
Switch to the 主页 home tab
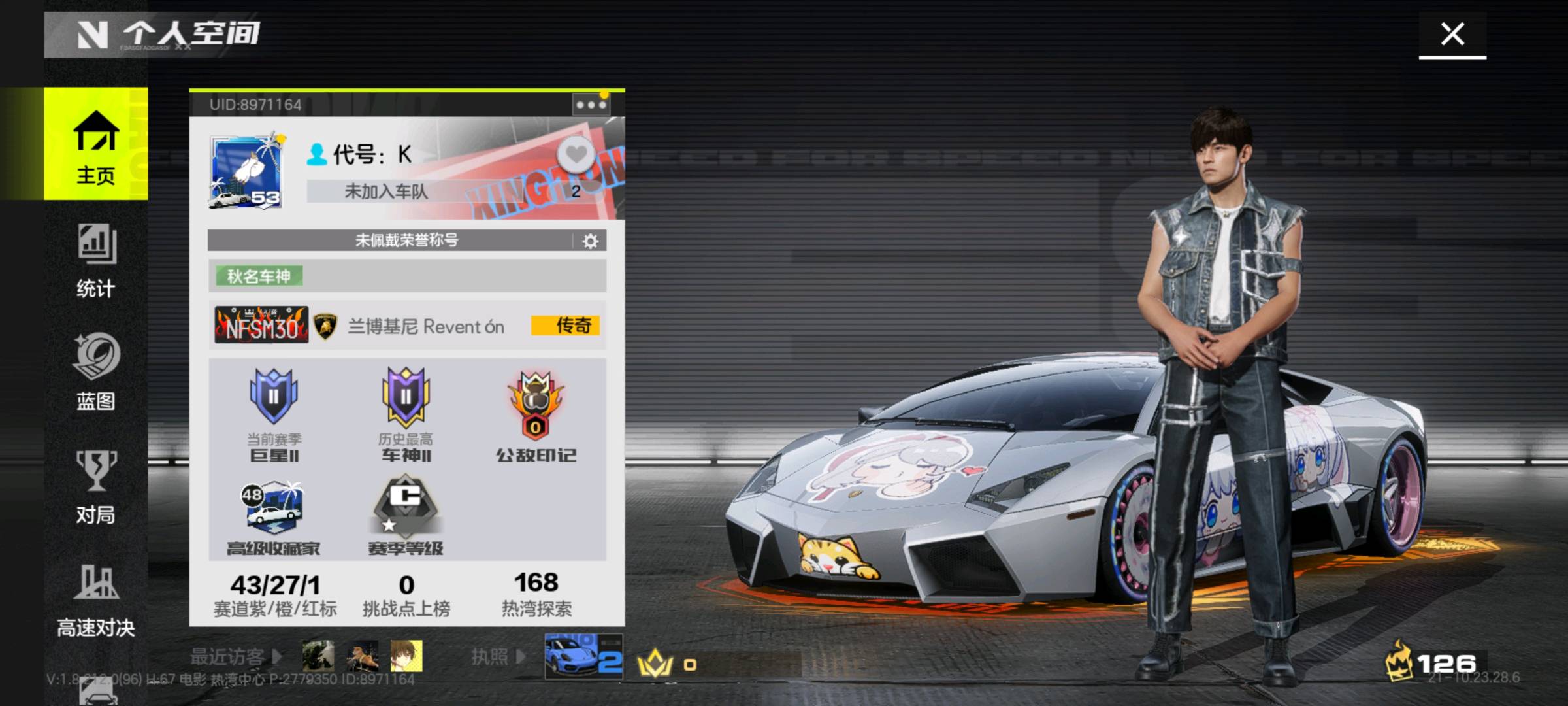[96, 145]
